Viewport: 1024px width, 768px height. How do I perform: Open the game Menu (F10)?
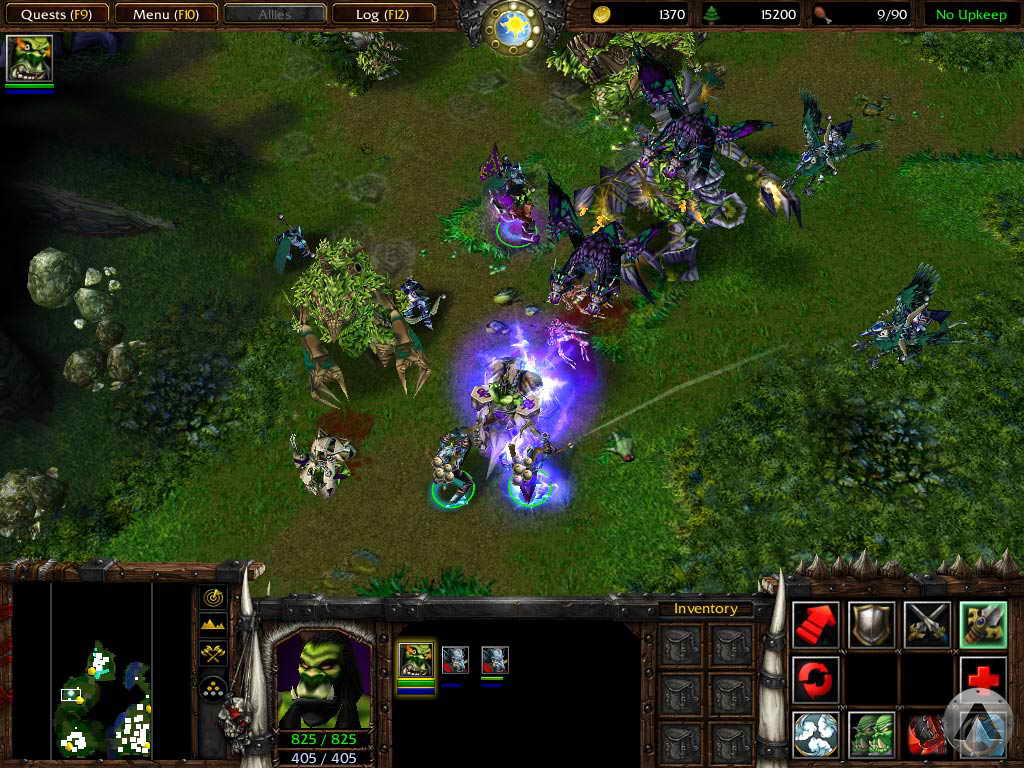(x=164, y=14)
